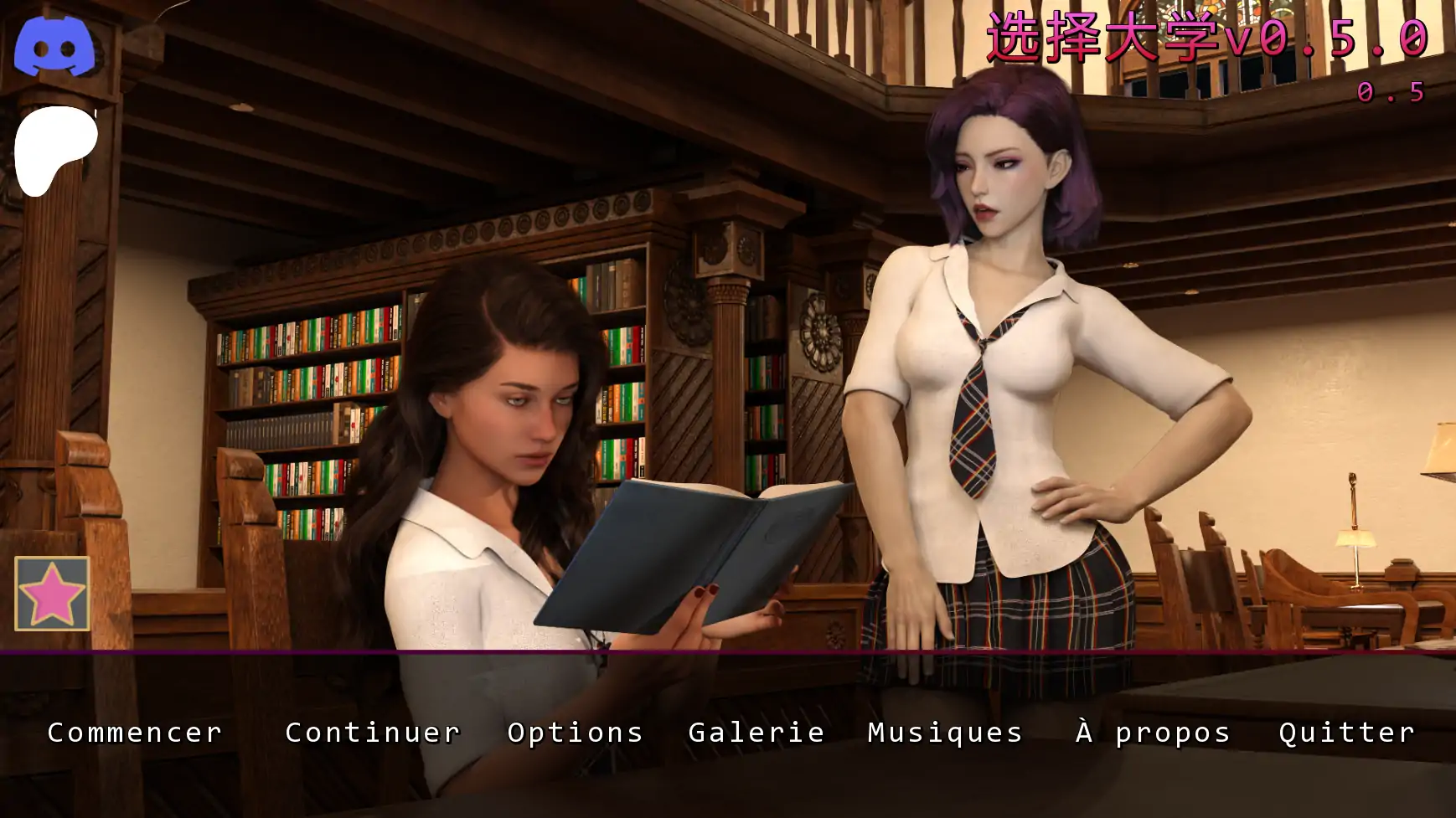The width and height of the screenshot is (1456, 818).
Task: Click Continuer to load saved progress
Action: [372, 733]
